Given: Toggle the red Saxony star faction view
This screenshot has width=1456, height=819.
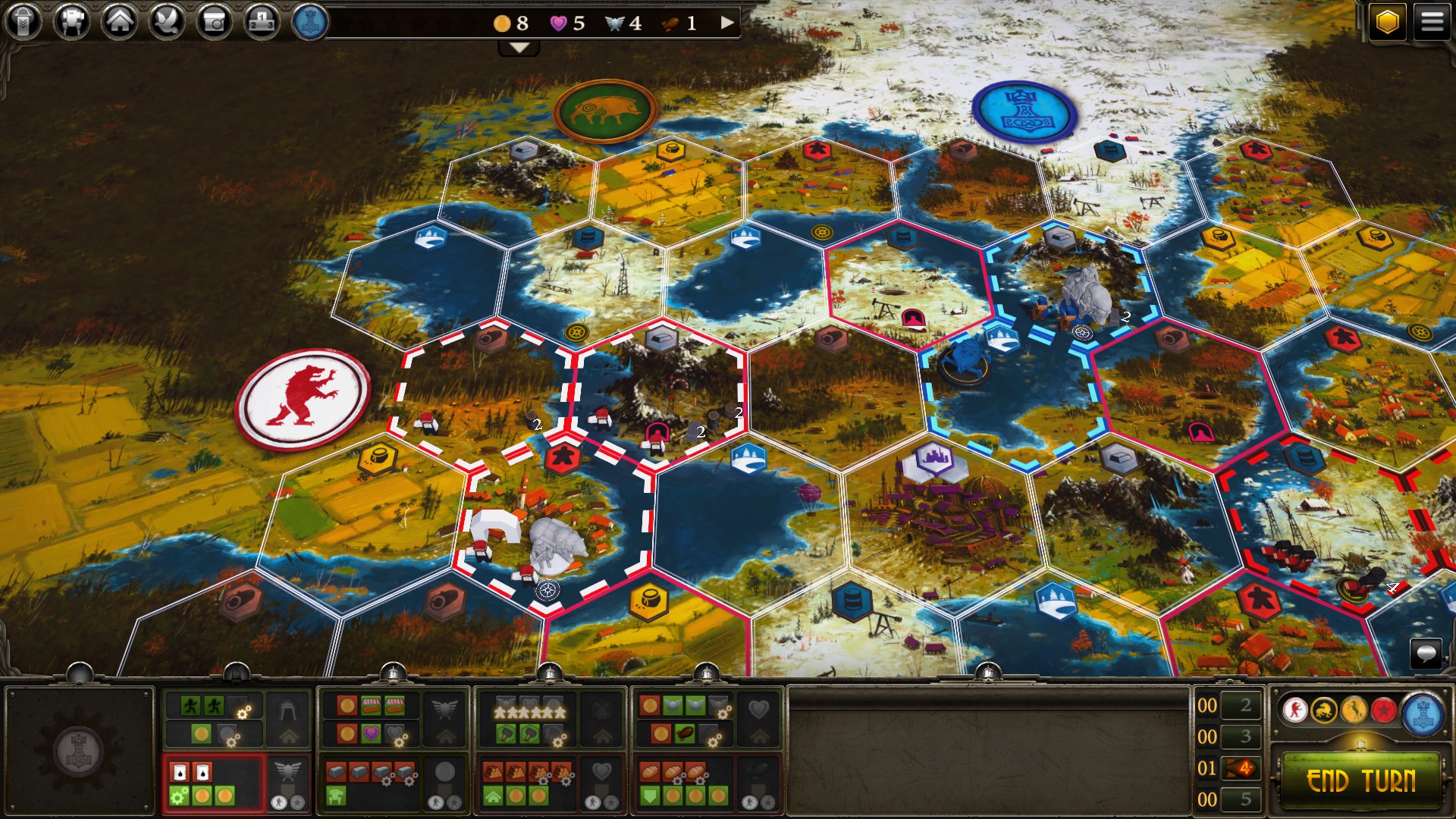Looking at the screenshot, I should (1384, 710).
